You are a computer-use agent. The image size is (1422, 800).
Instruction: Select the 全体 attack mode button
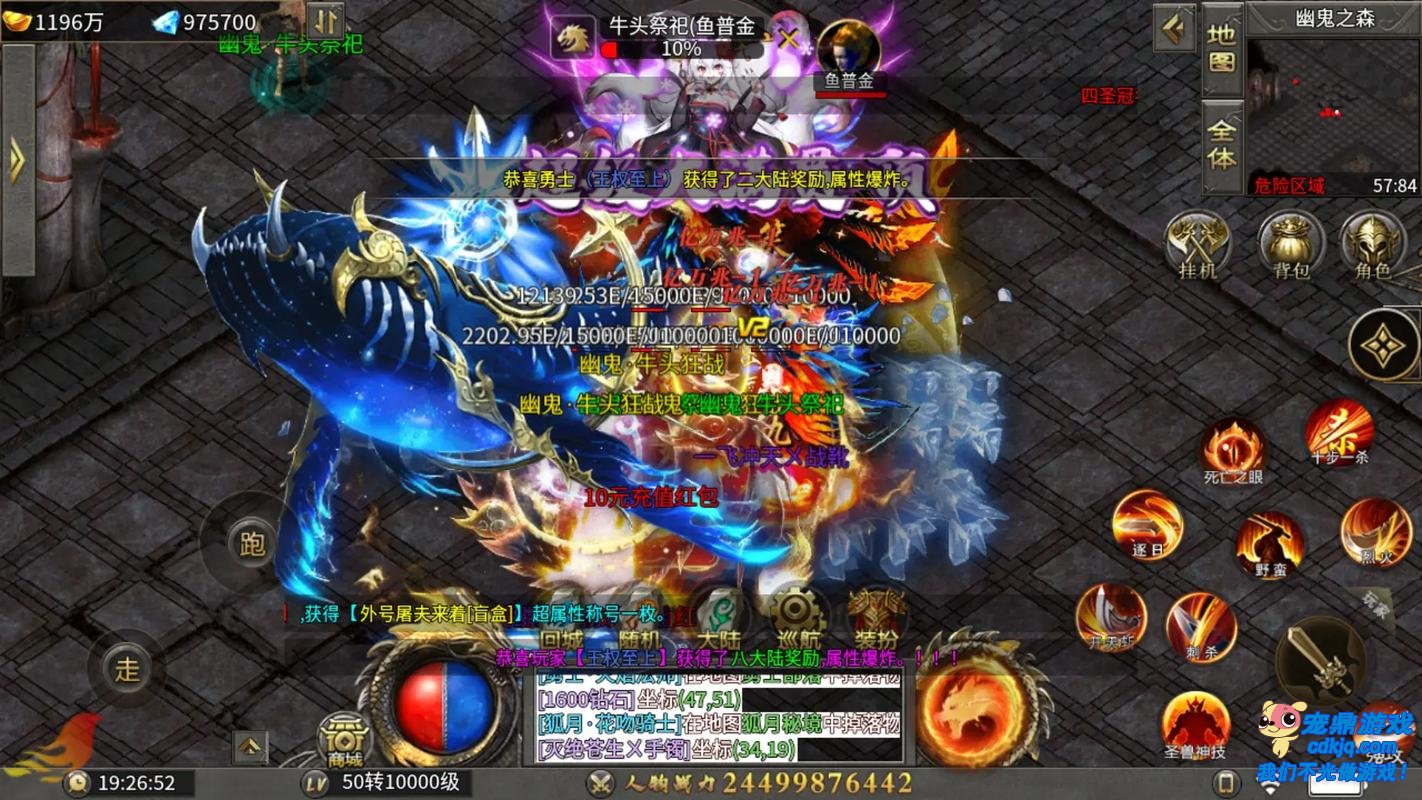(1222, 145)
